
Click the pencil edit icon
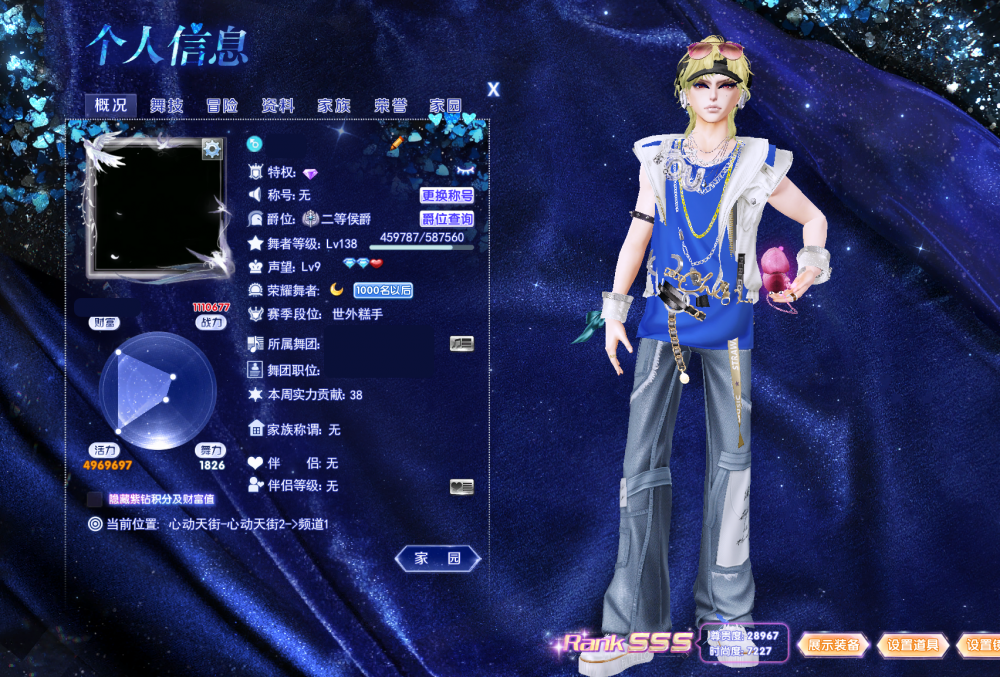(397, 143)
